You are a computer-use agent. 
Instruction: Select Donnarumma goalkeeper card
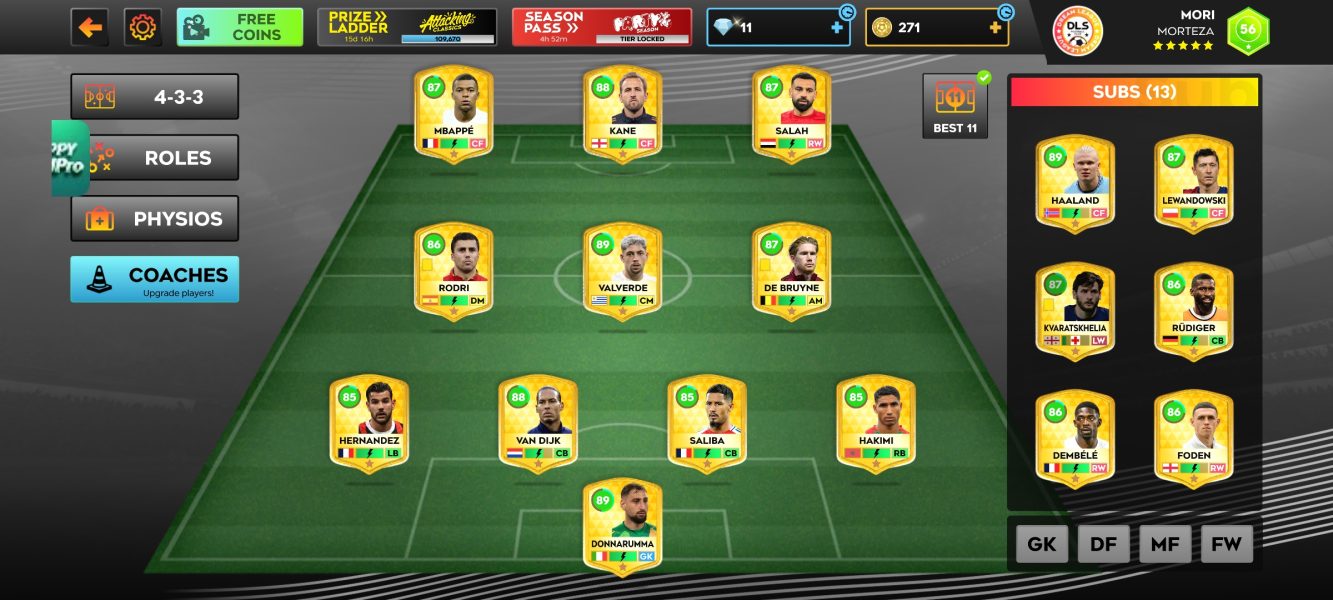622,527
